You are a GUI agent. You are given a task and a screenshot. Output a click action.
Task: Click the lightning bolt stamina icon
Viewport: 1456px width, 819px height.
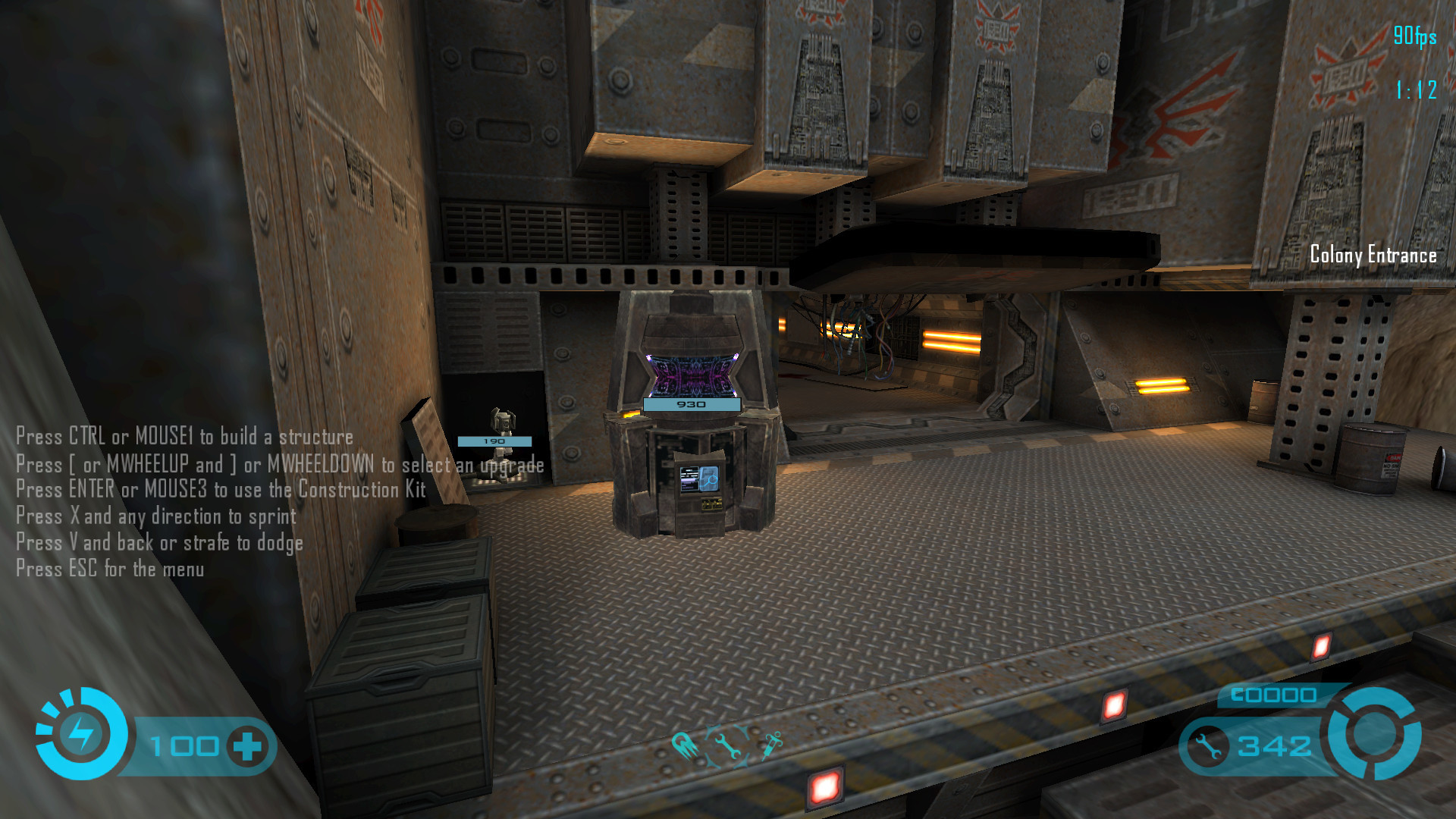80,733
